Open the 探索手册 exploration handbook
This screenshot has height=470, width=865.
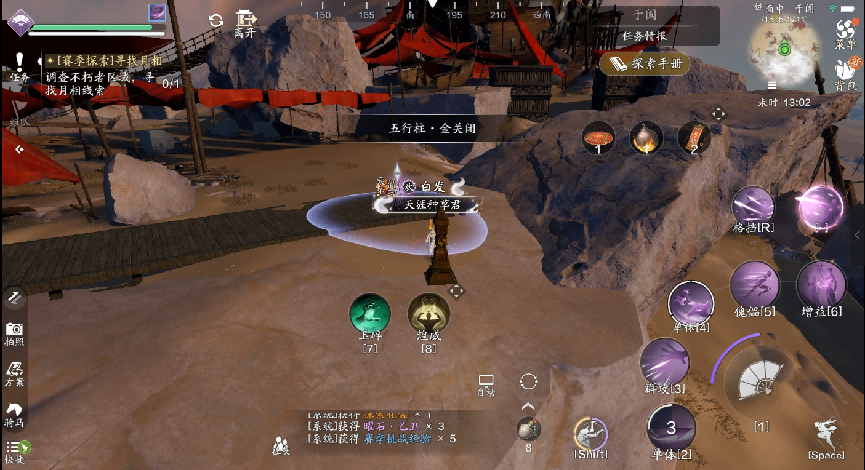coord(647,63)
